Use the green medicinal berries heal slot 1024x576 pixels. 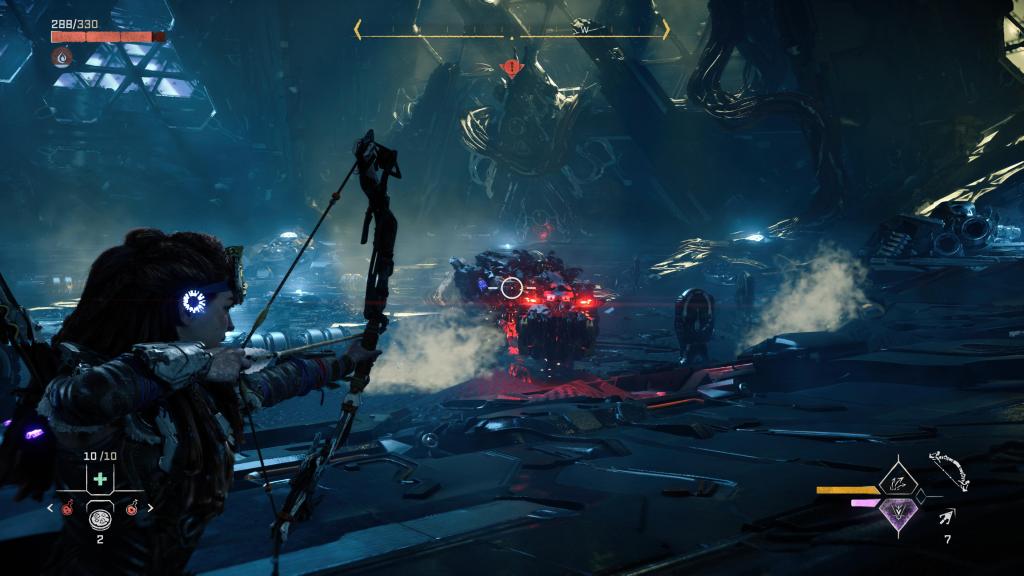click(x=100, y=480)
